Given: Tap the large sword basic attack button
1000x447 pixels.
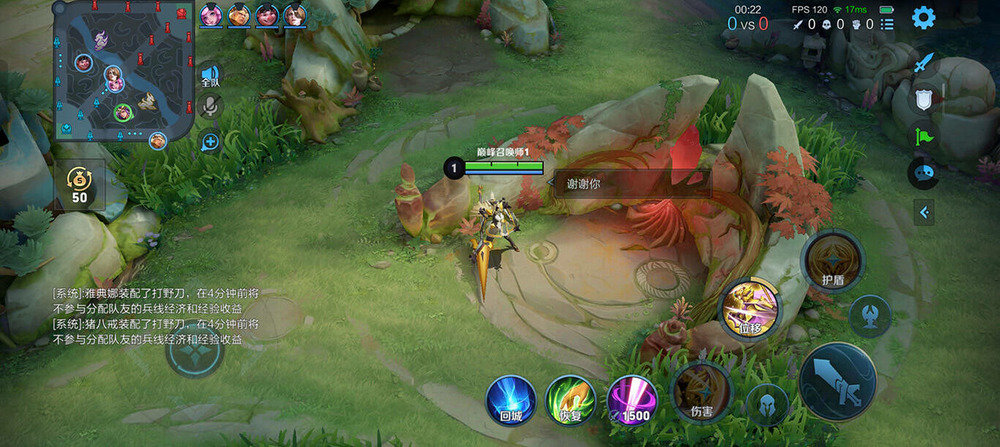Looking at the screenshot, I should coord(838,380).
